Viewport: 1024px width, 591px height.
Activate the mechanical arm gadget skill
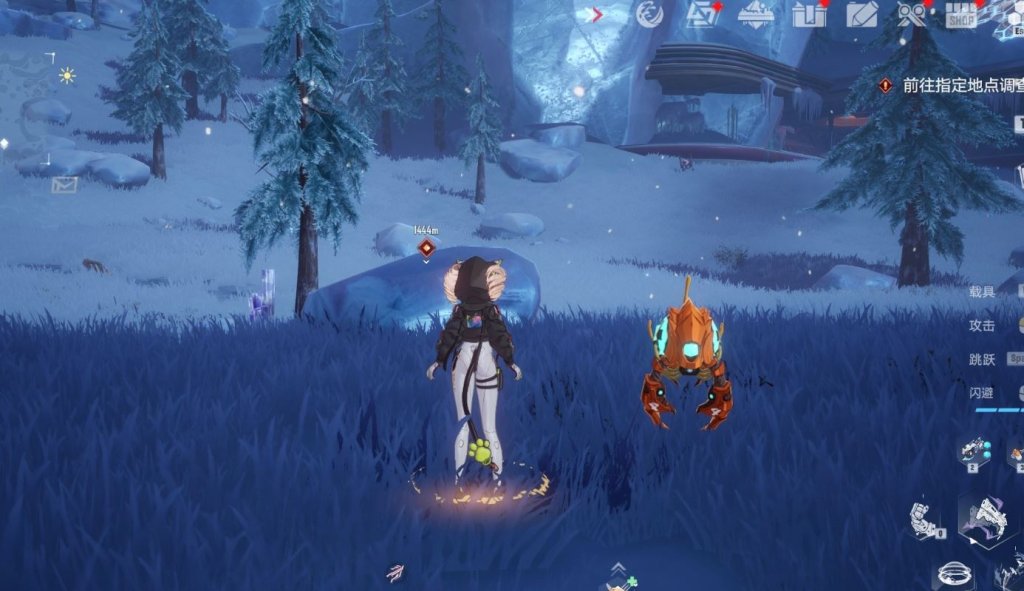pos(926,518)
